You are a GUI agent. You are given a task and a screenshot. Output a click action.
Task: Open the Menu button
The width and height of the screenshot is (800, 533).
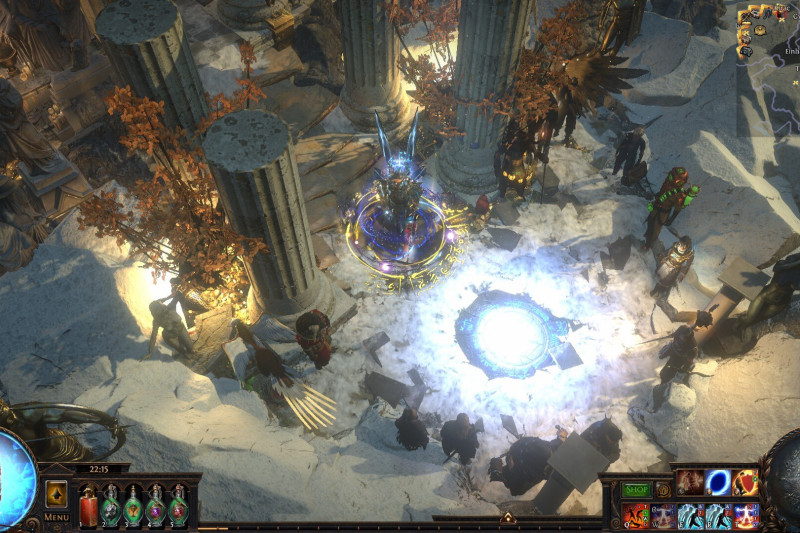[56, 517]
